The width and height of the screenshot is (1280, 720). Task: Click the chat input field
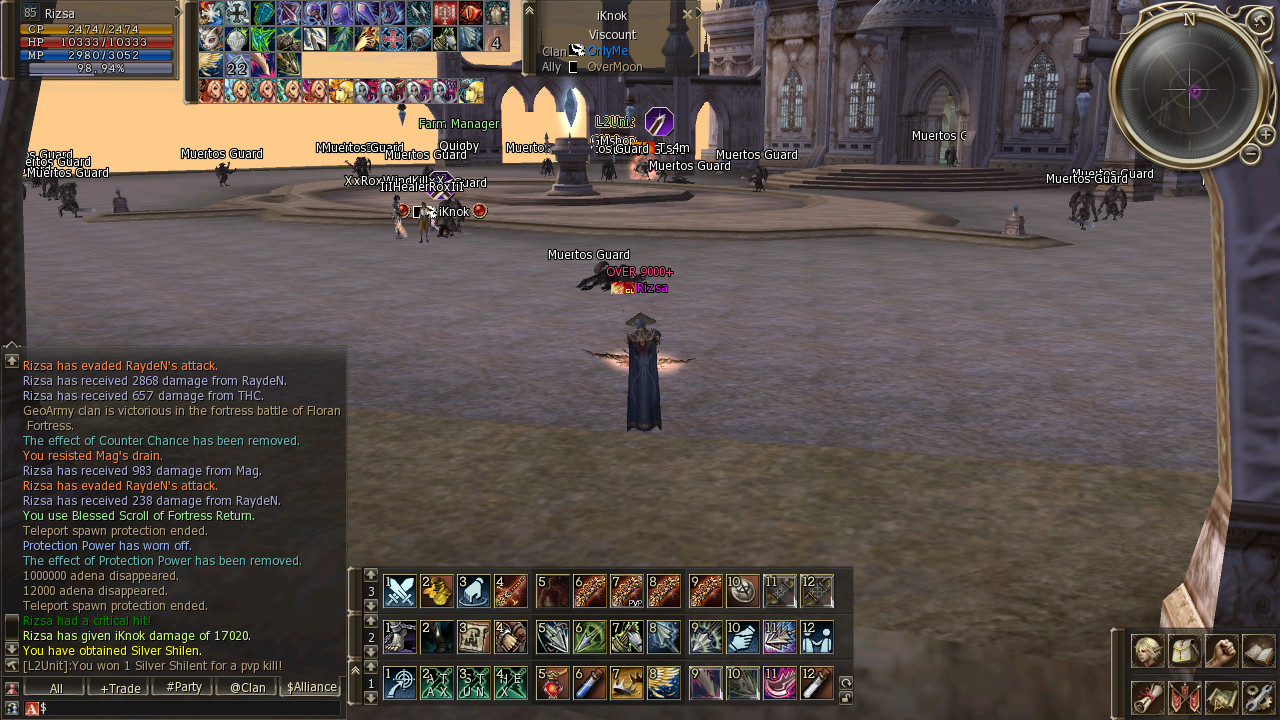190,708
